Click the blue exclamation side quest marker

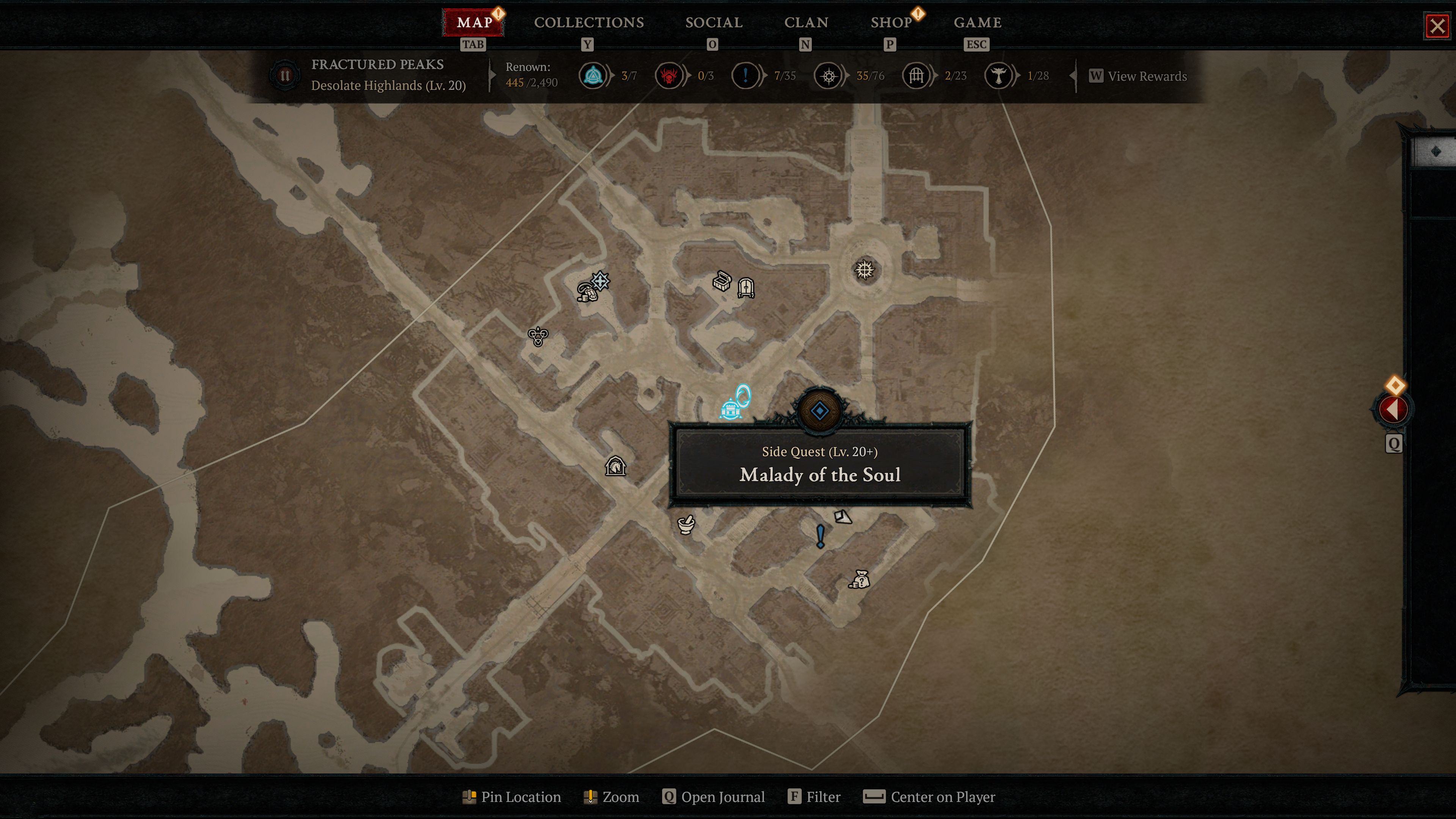pyautogui.click(x=820, y=536)
